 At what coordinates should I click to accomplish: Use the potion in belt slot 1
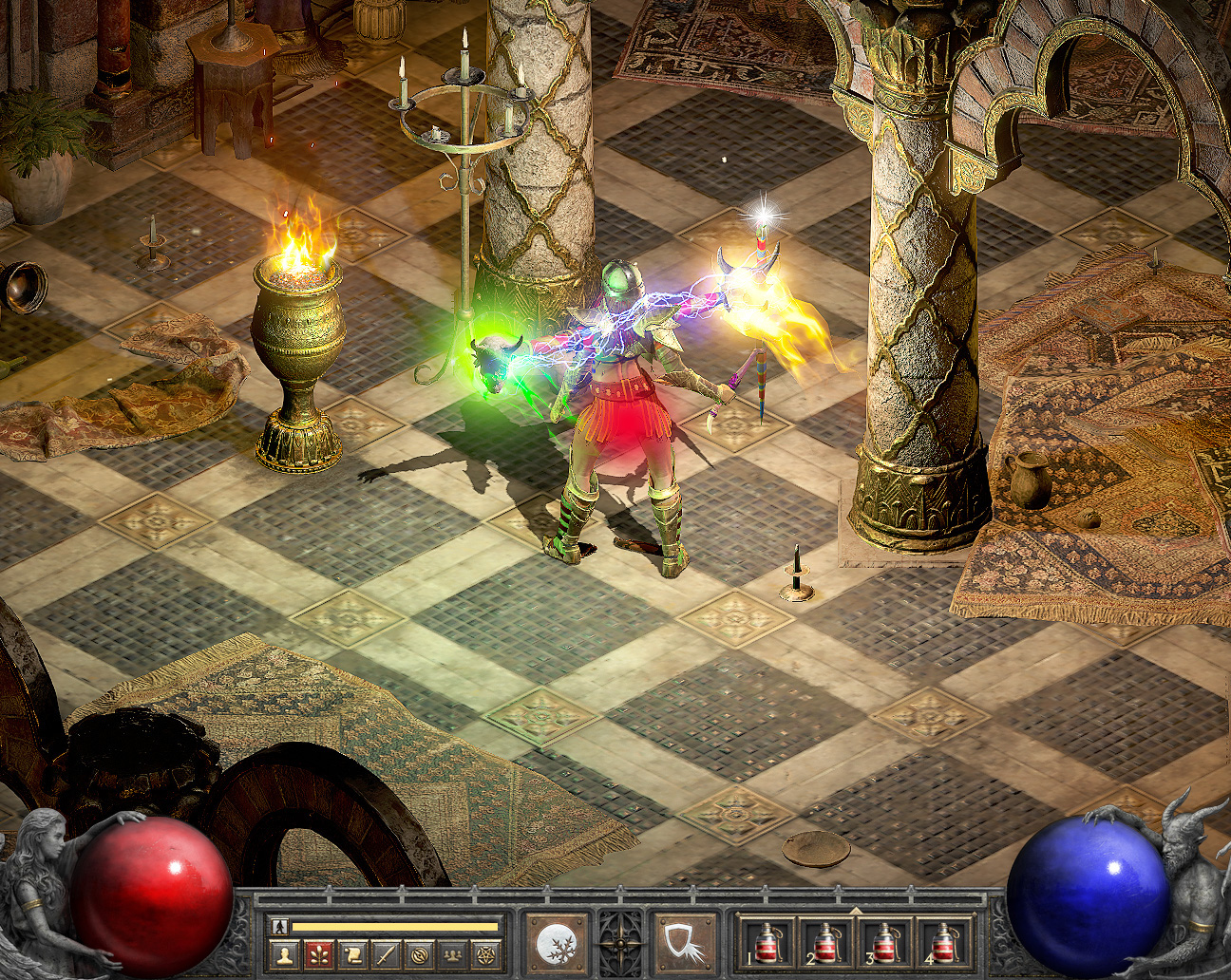coord(766,943)
